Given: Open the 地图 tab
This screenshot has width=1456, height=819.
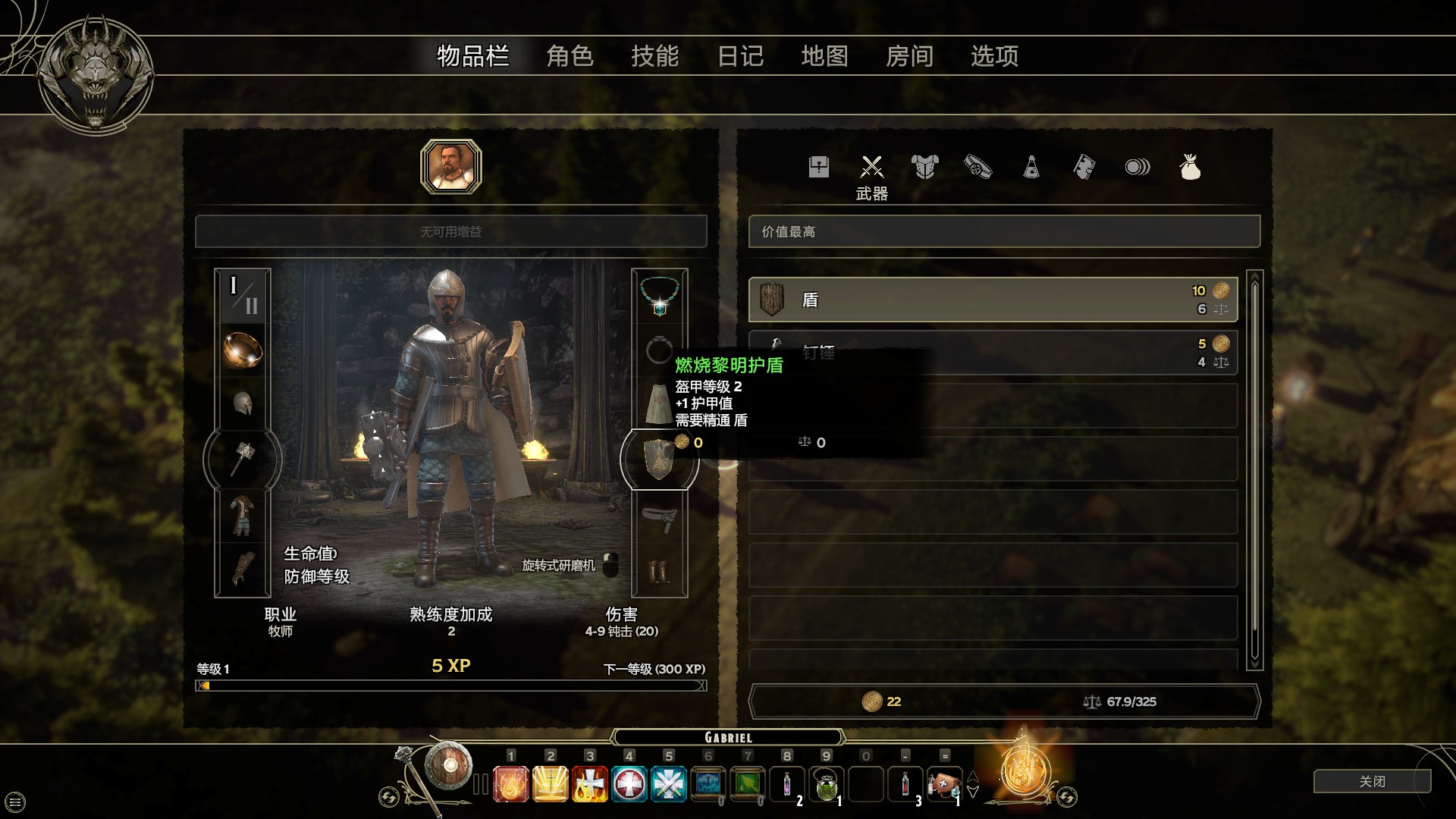Looking at the screenshot, I should pyautogui.click(x=826, y=56).
